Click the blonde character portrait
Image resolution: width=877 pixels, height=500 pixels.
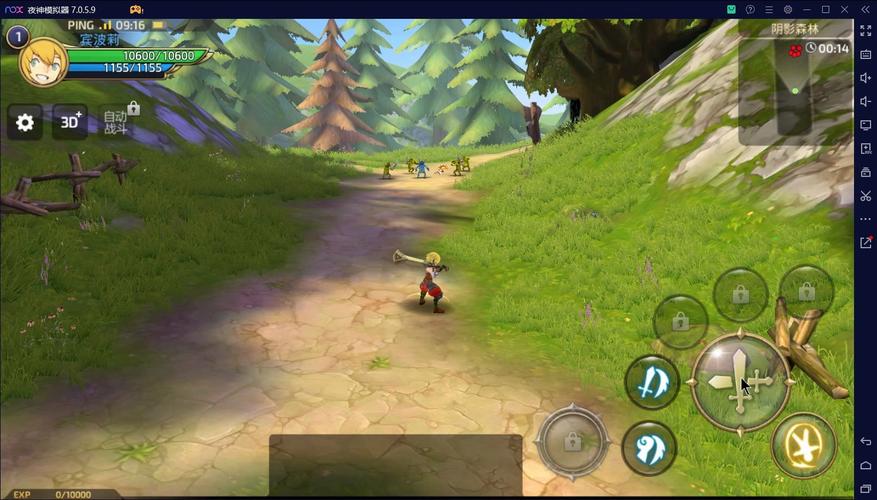(43, 62)
